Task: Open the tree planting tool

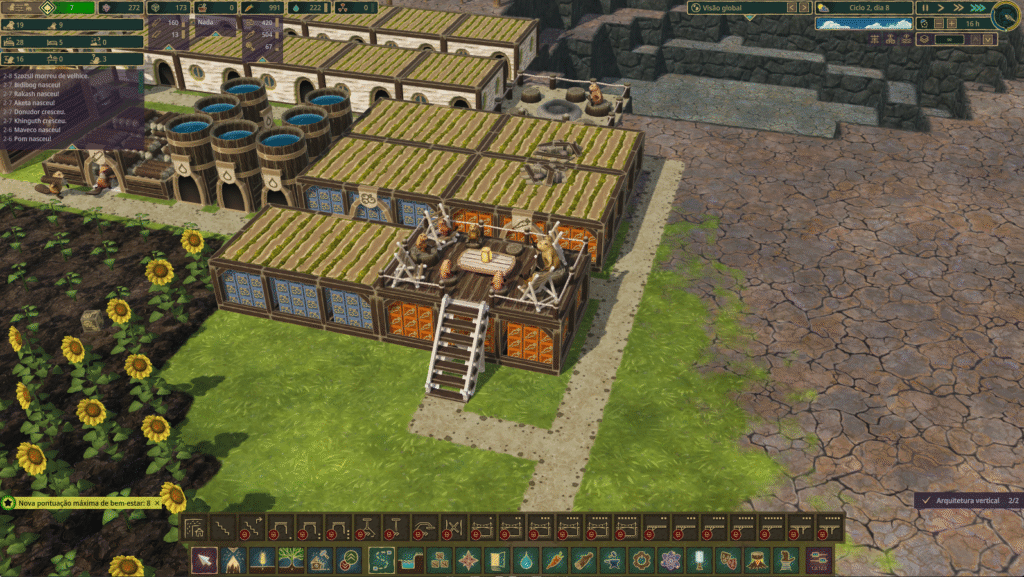Action: pos(292,560)
